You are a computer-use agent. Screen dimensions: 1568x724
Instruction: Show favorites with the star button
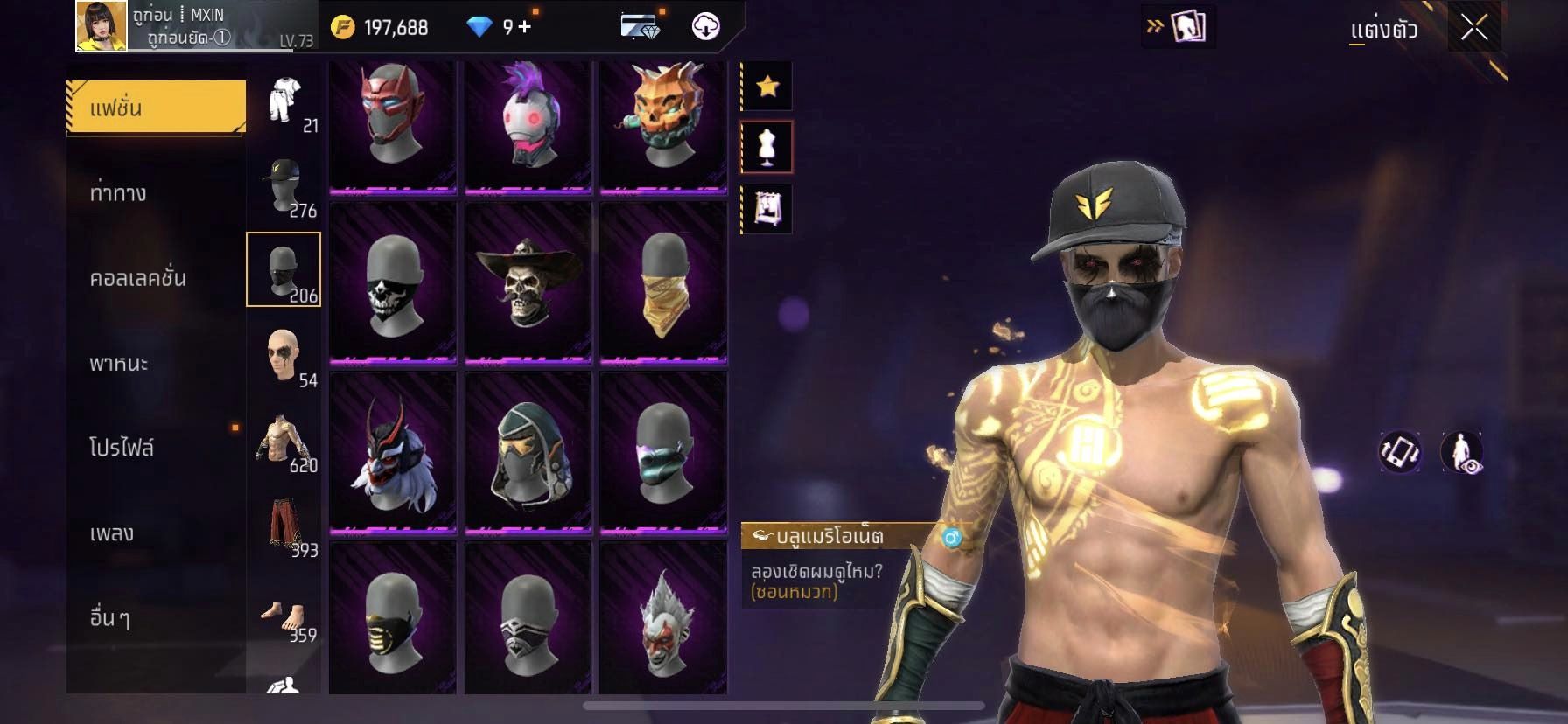767,86
